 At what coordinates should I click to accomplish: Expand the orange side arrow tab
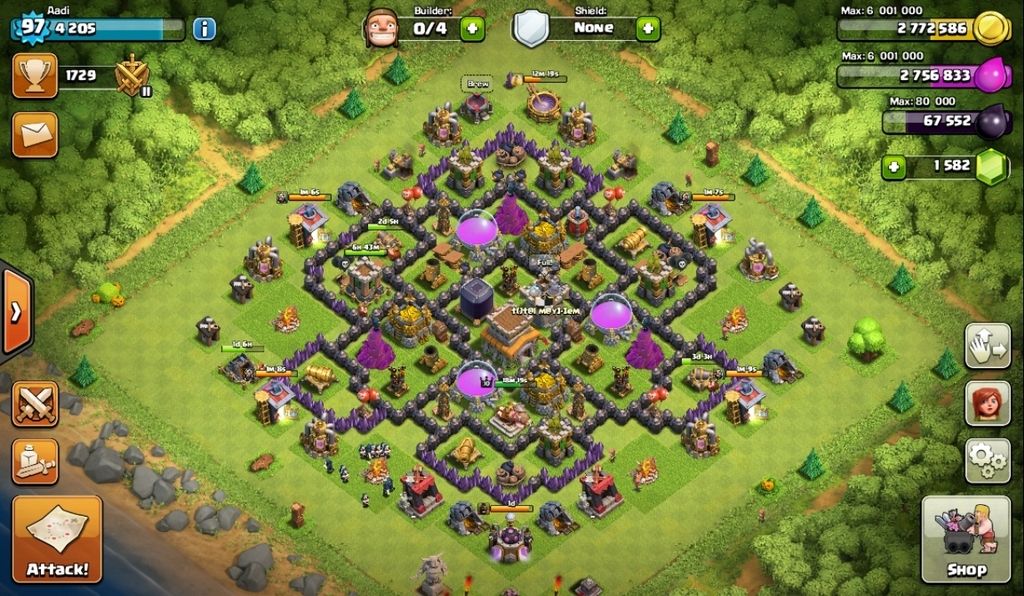click(x=16, y=312)
